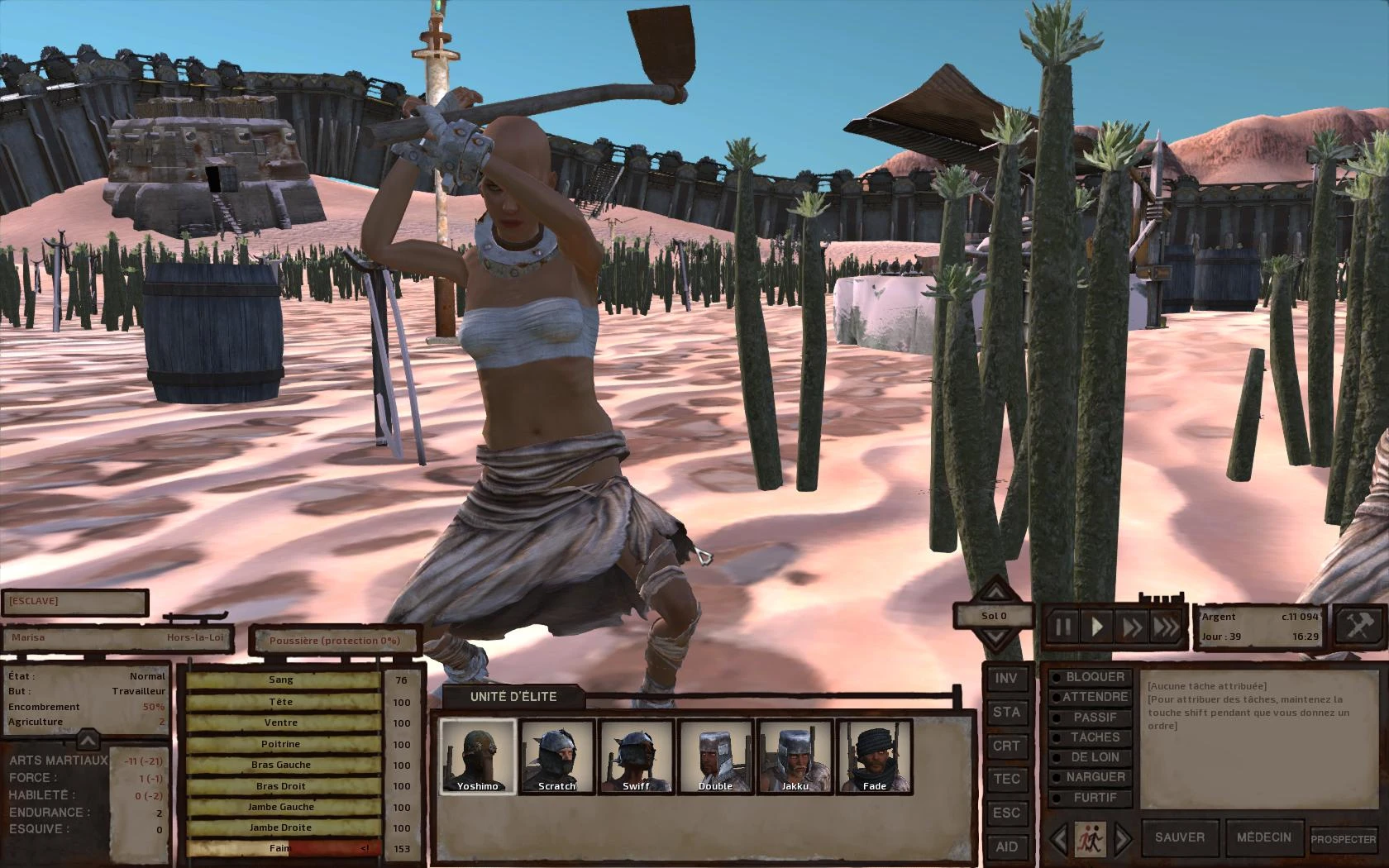This screenshot has width=1389, height=868.
Task: Click the running-man movement mode icon
Action: 1092,837
